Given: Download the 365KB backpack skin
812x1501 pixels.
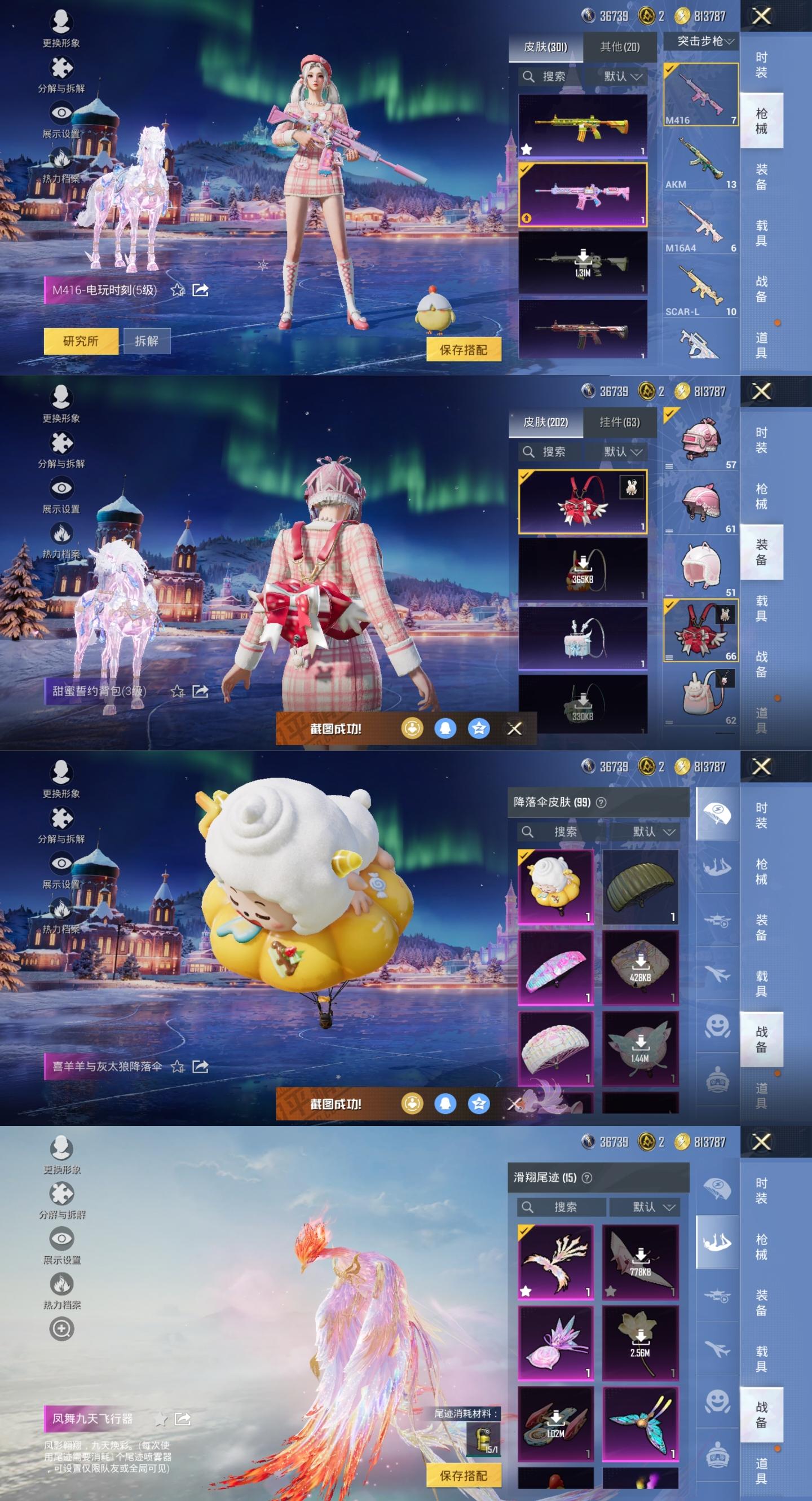Looking at the screenshot, I should pos(582,568).
